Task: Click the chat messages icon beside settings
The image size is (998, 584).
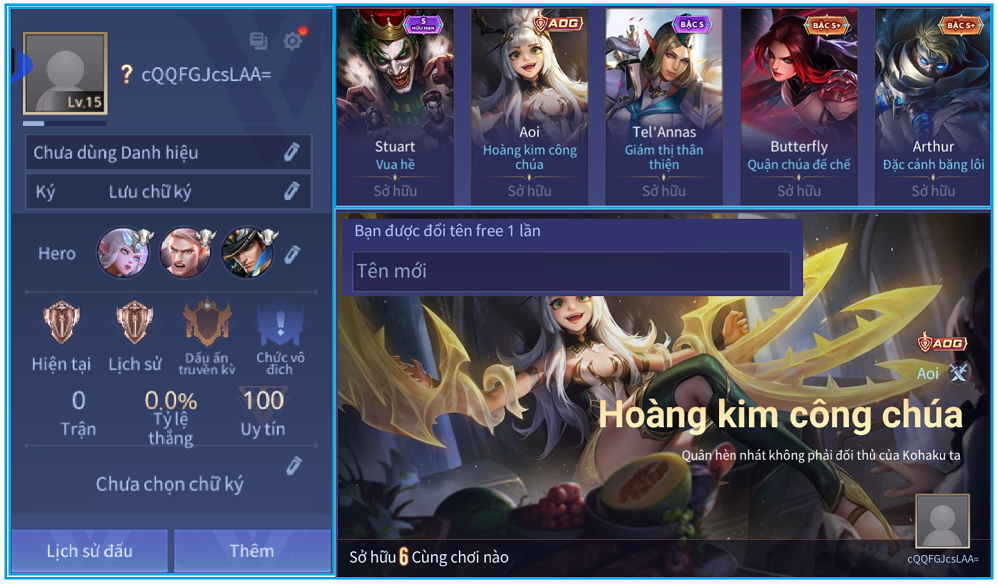Action: click(x=259, y=41)
